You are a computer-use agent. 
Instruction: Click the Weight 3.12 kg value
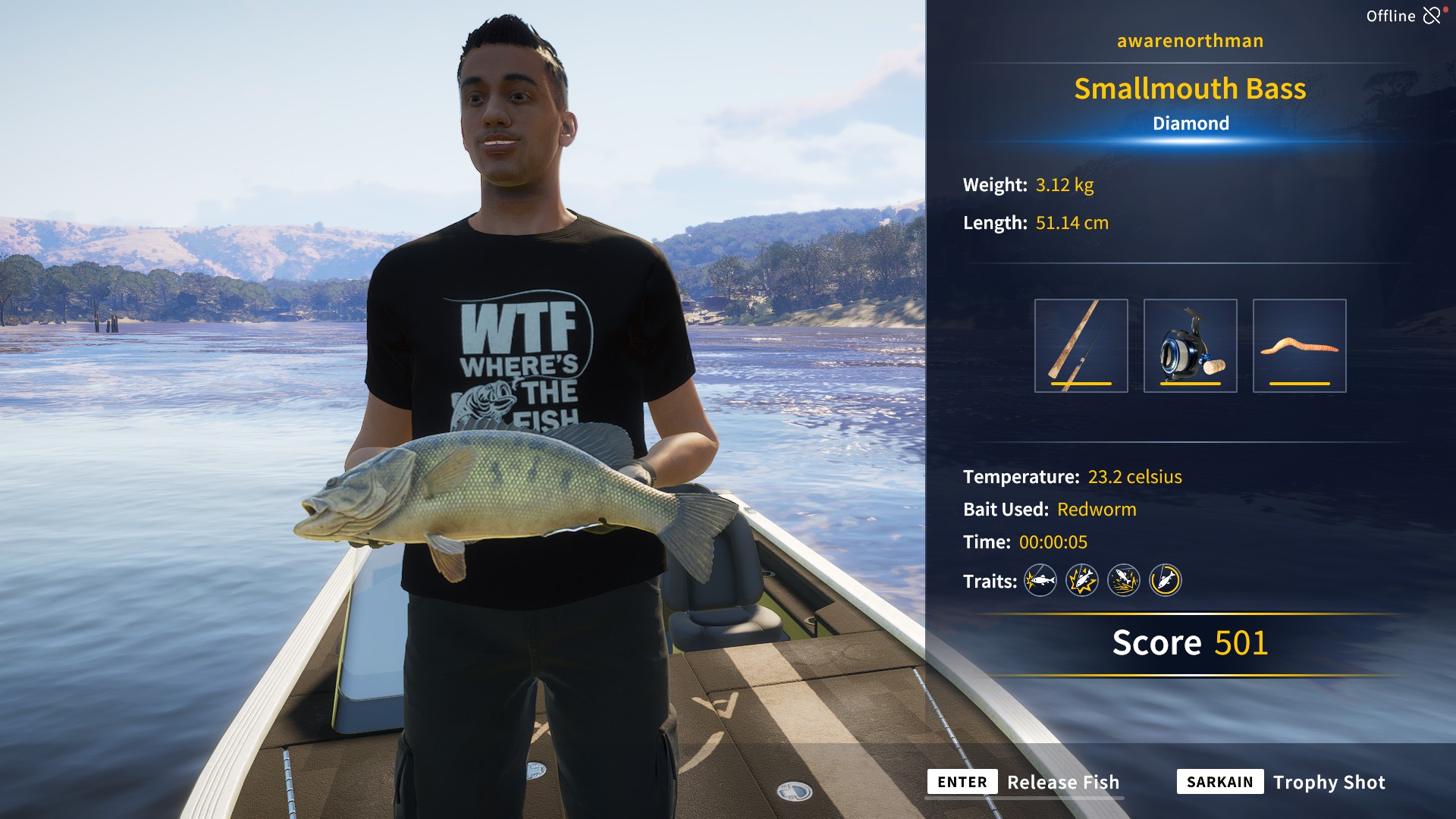(x=1065, y=184)
